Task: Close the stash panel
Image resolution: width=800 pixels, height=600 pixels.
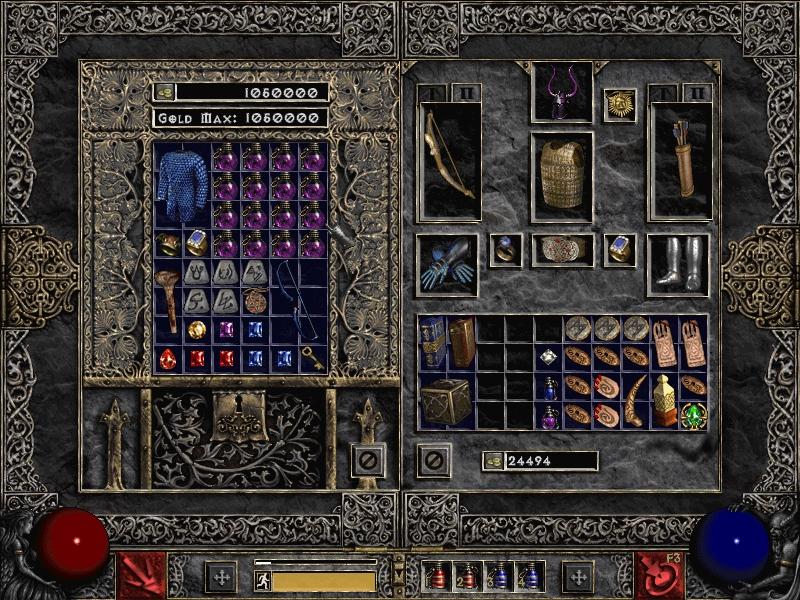Action: (368, 459)
